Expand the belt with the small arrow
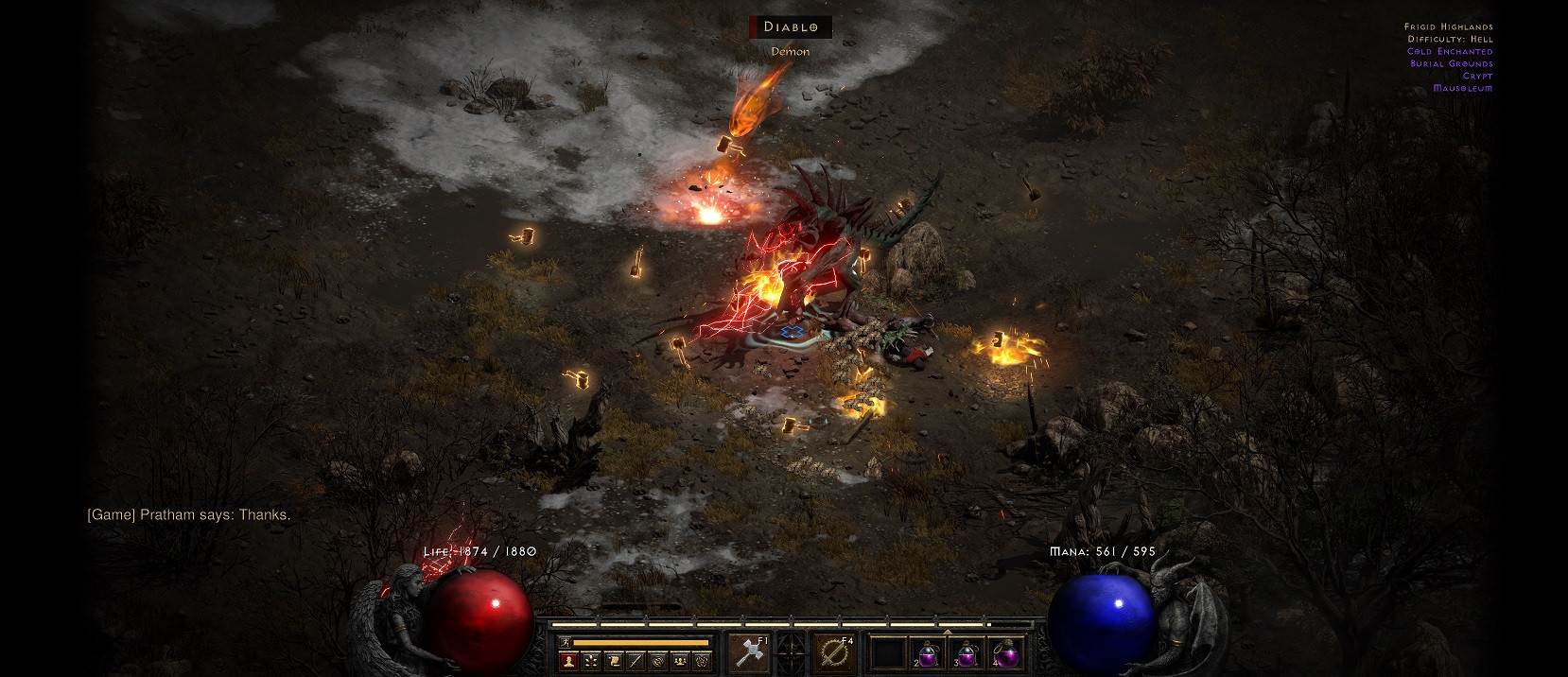The height and width of the screenshot is (677, 1568). pyautogui.click(x=947, y=631)
